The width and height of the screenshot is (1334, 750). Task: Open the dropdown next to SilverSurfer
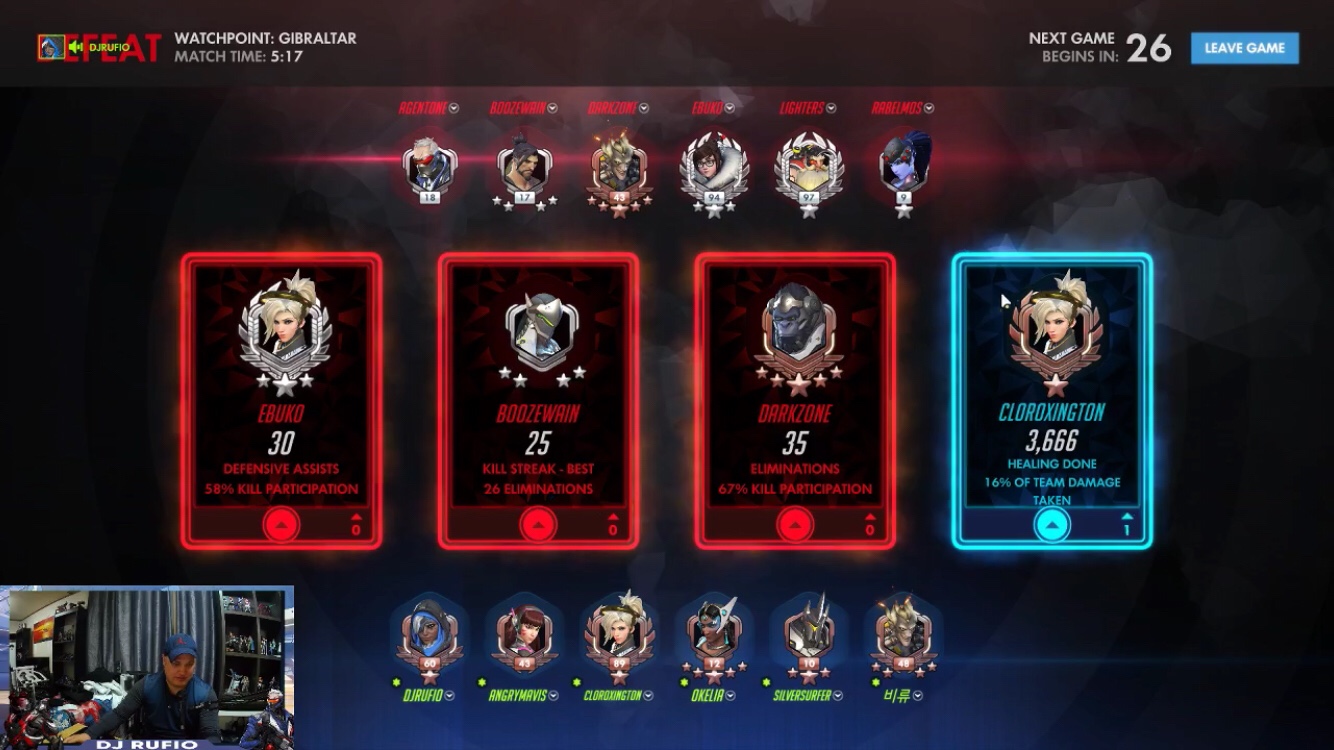837,695
